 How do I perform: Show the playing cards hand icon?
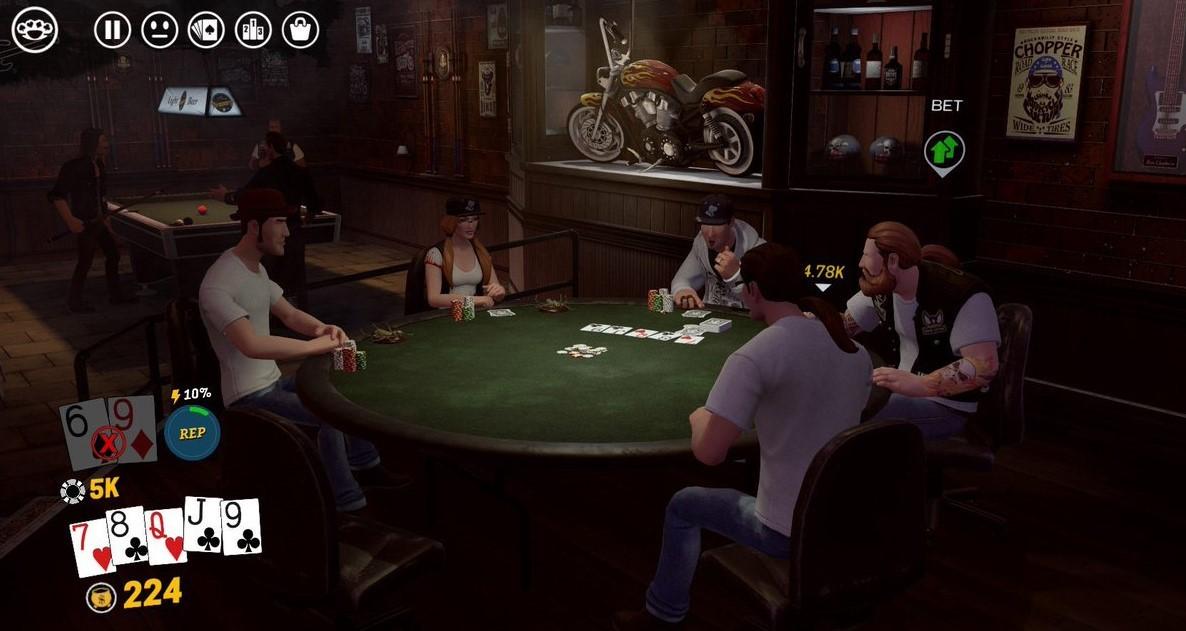pos(206,29)
